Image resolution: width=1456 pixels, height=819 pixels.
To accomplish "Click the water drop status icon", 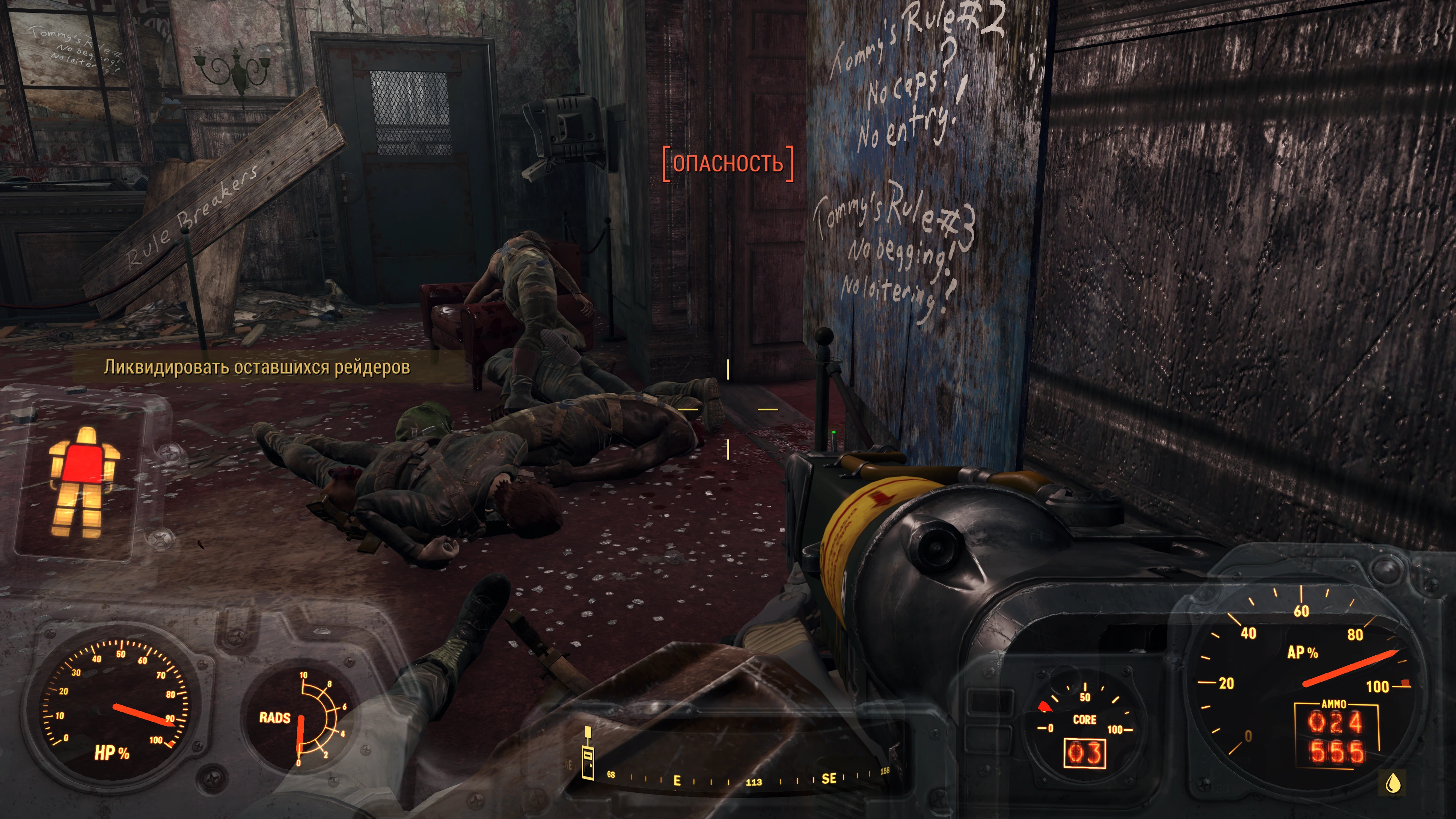I will (1394, 783).
